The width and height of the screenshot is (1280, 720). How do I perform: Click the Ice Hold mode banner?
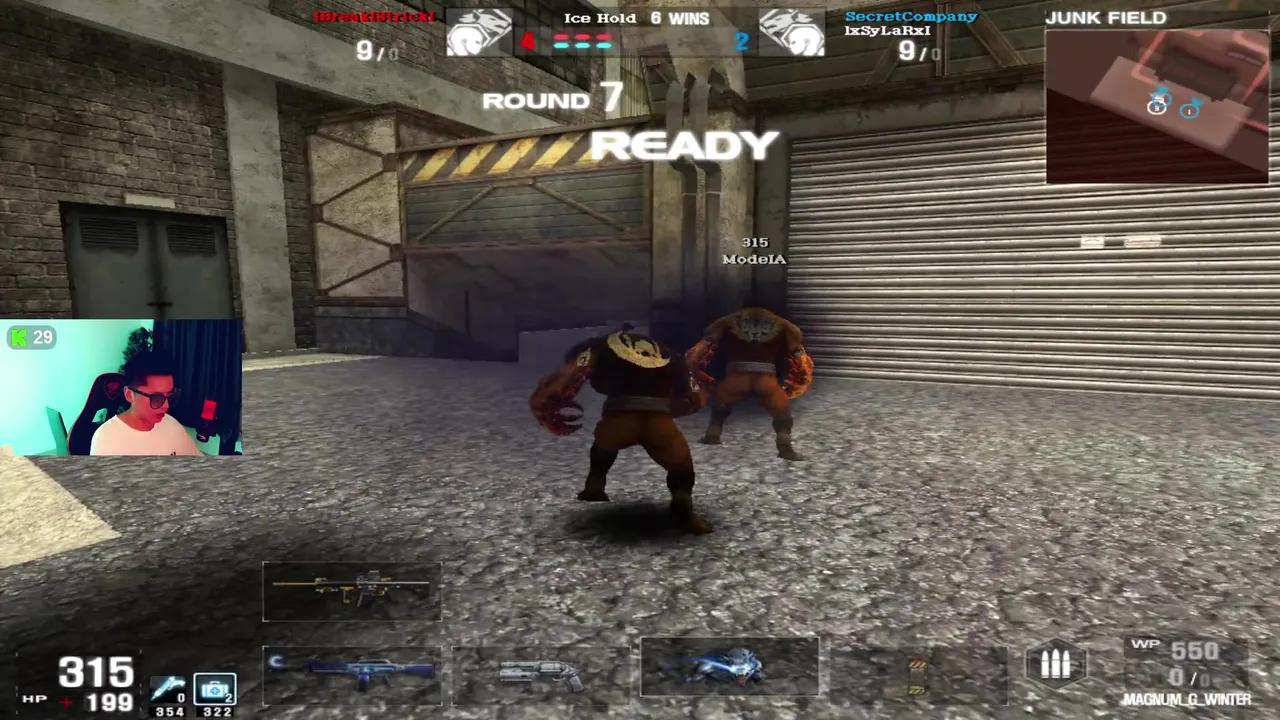pyautogui.click(x=600, y=17)
